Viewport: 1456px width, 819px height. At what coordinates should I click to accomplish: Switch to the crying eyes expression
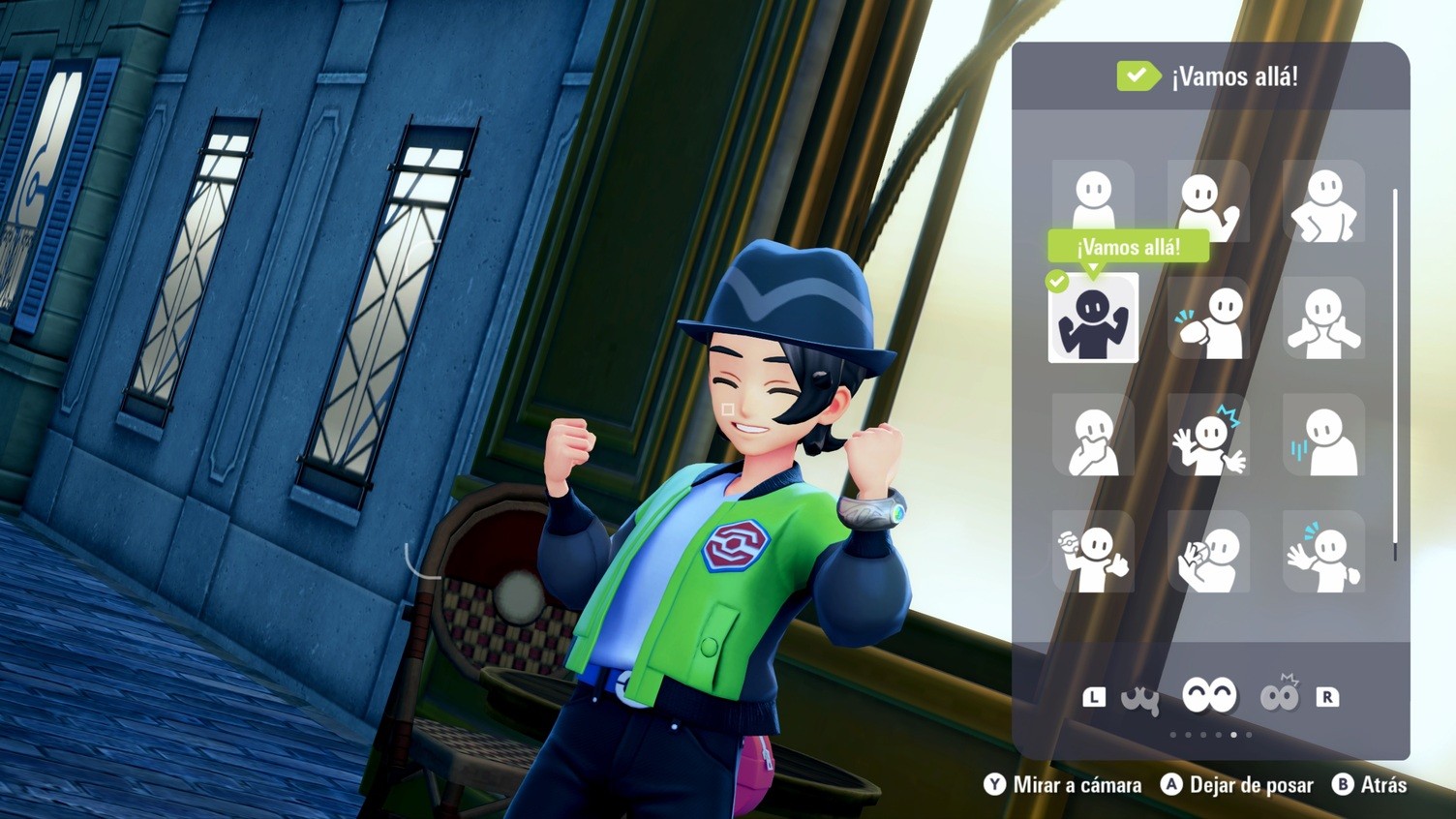click(x=1140, y=697)
